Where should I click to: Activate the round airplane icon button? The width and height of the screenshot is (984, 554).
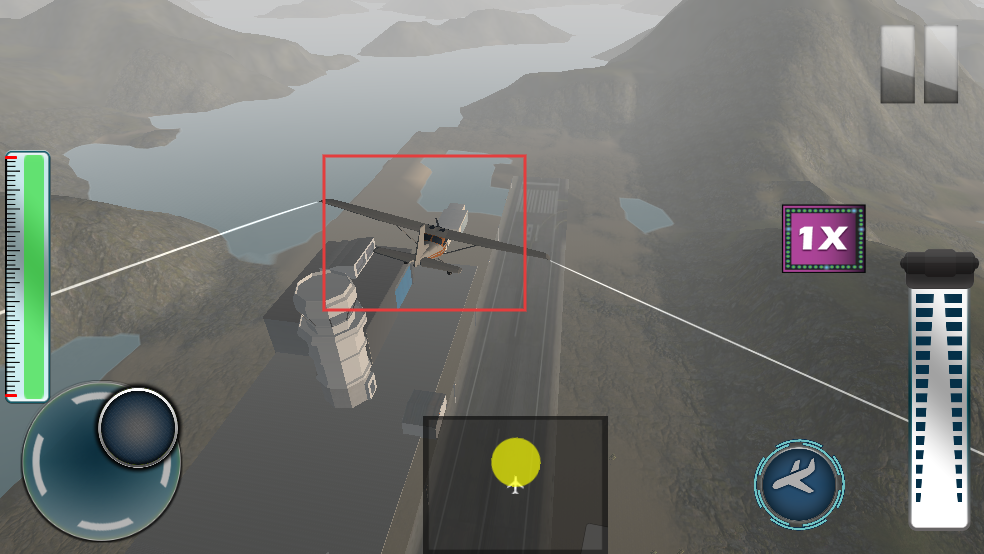[x=798, y=485]
